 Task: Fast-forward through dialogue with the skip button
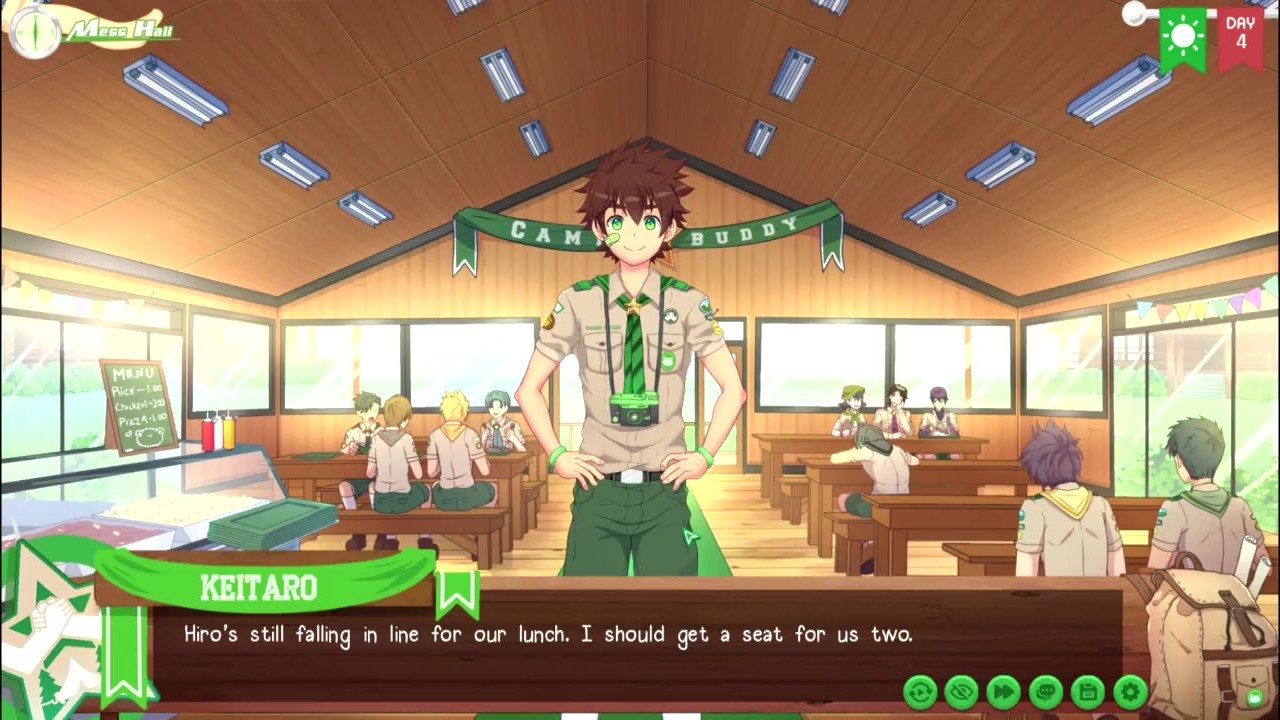pyautogui.click(x=1004, y=691)
